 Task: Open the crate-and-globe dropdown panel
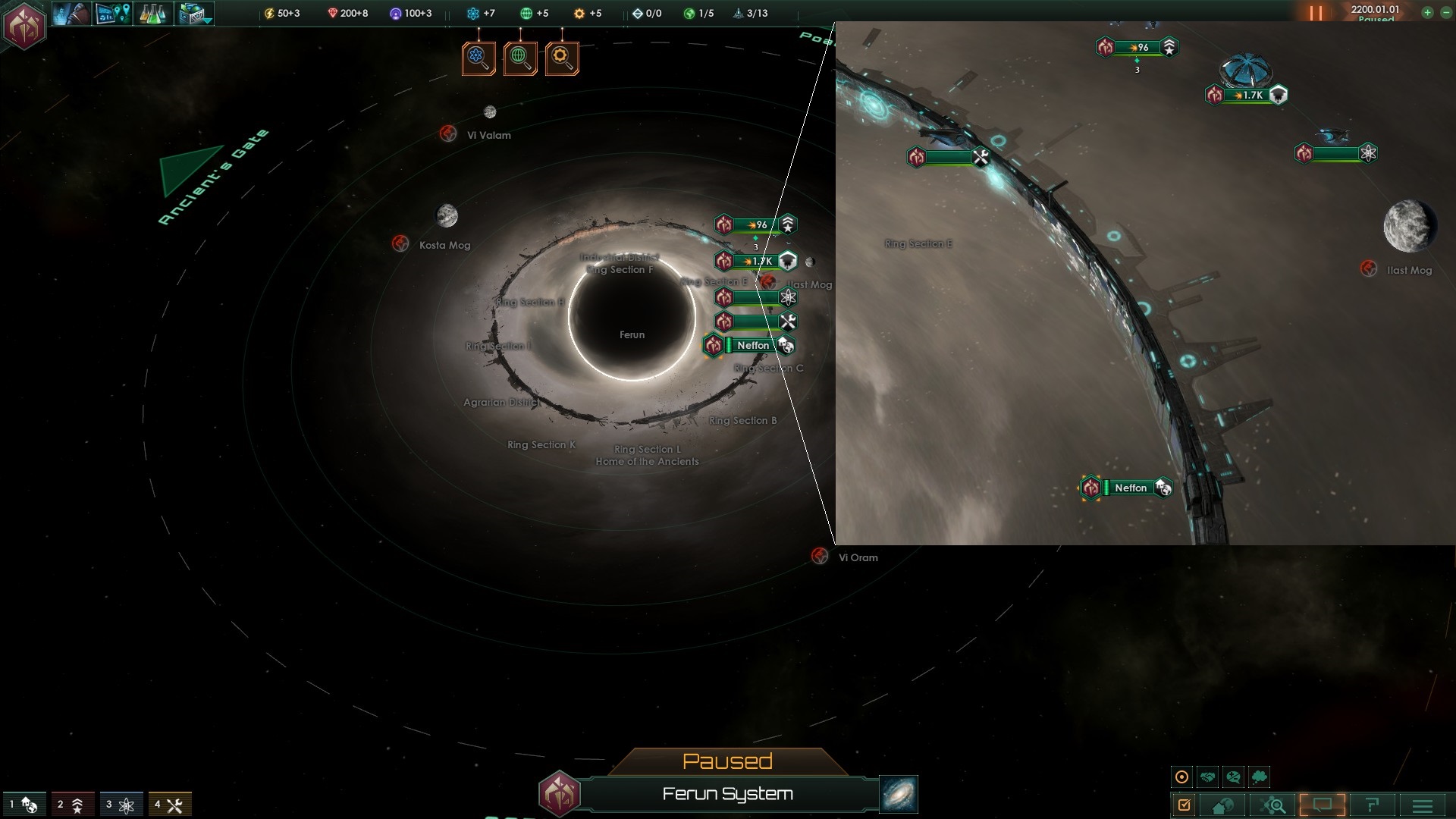(194, 14)
